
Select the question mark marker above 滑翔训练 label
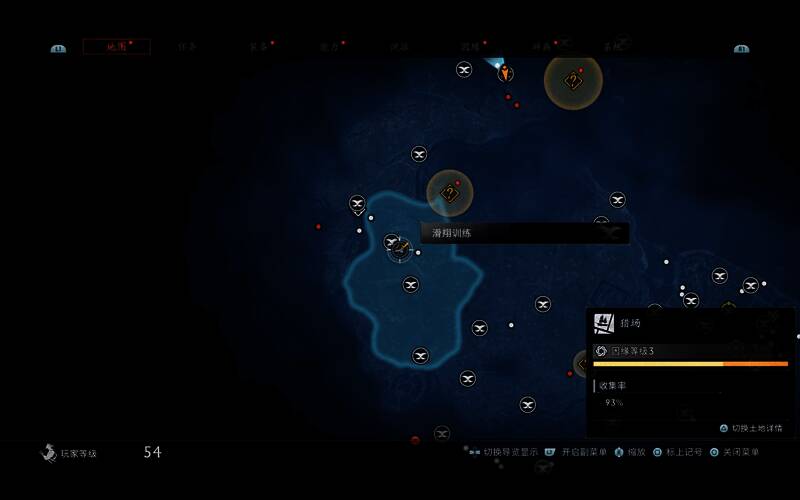click(450, 193)
